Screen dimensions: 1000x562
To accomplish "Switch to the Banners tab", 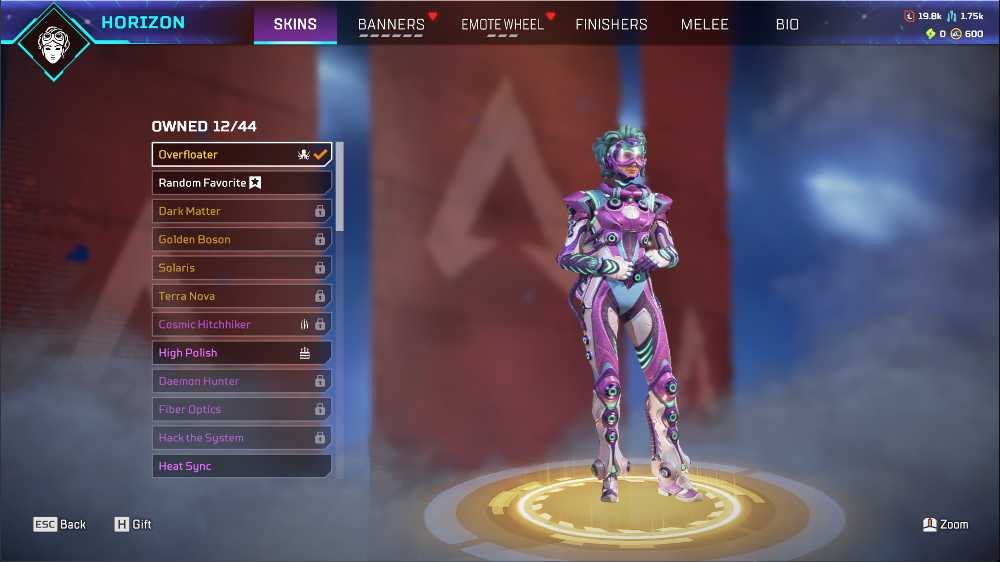I will click(391, 24).
